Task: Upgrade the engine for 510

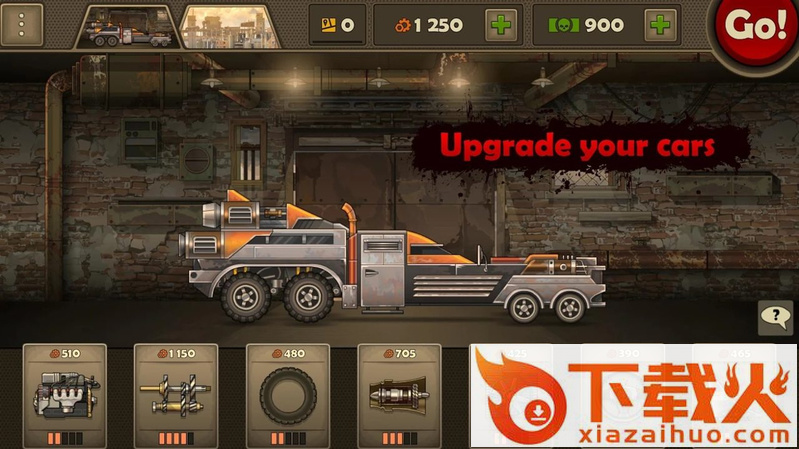Action: (63, 394)
